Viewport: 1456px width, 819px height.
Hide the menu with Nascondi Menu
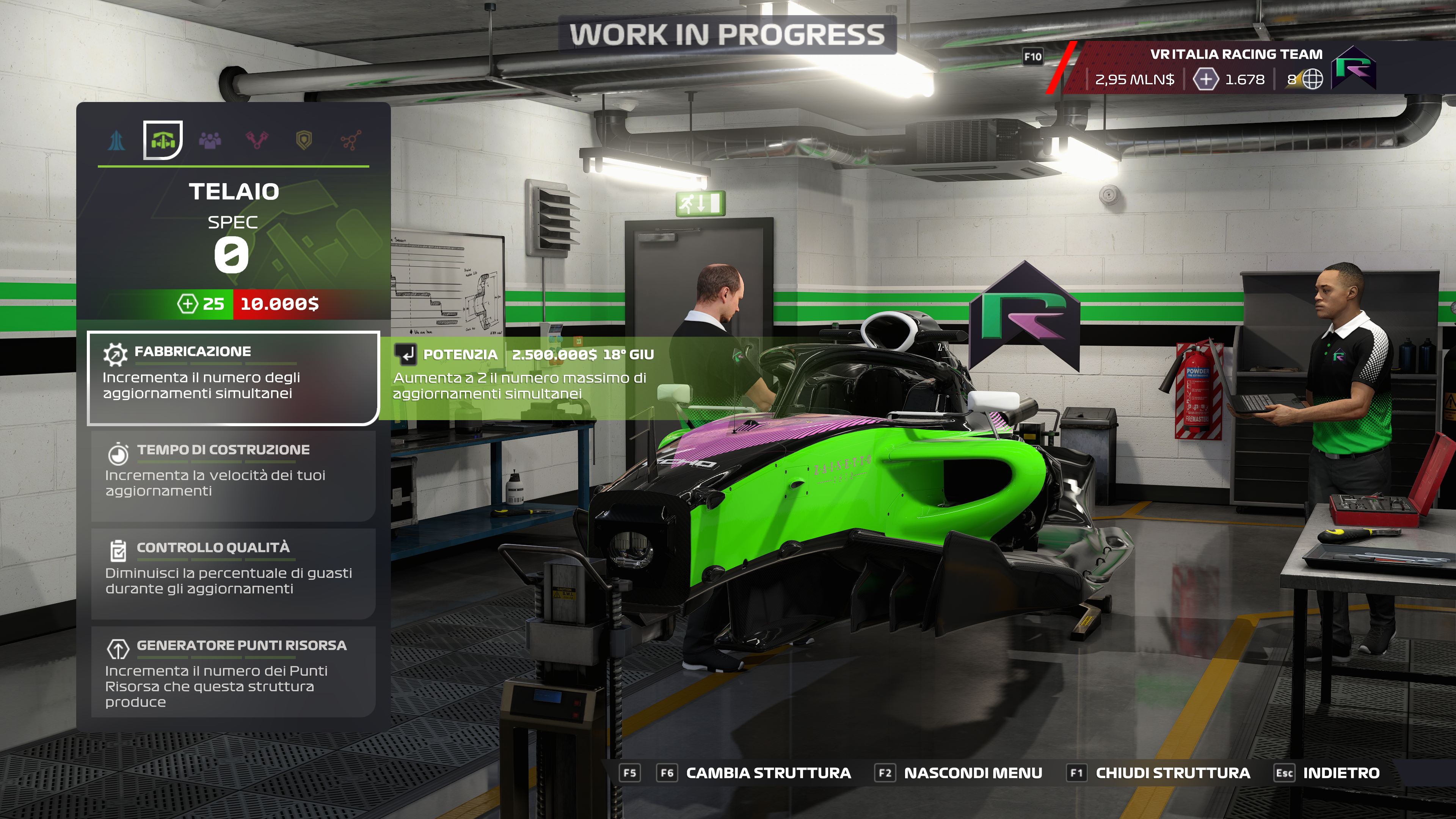[972, 773]
